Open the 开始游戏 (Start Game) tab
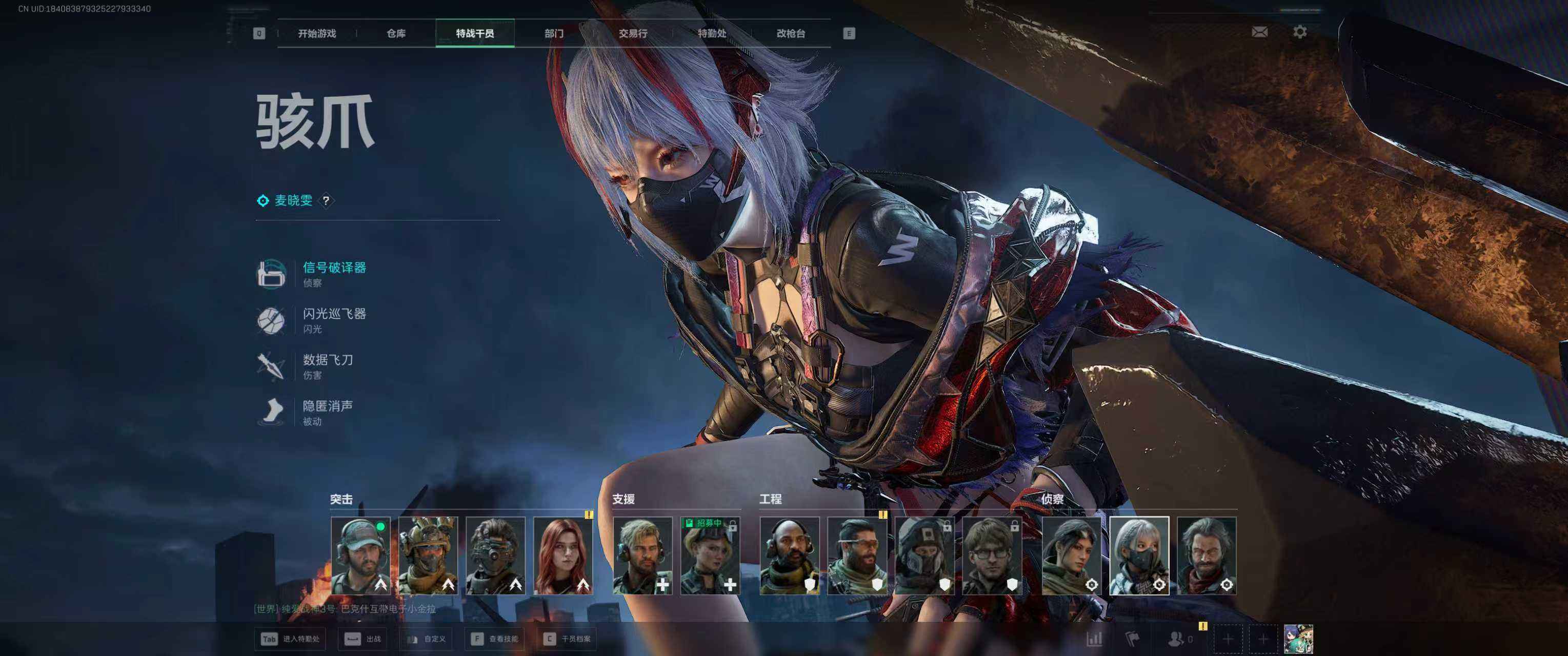Image resolution: width=1568 pixels, height=656 pixels. pyautogui.click(x=316, y=33)
